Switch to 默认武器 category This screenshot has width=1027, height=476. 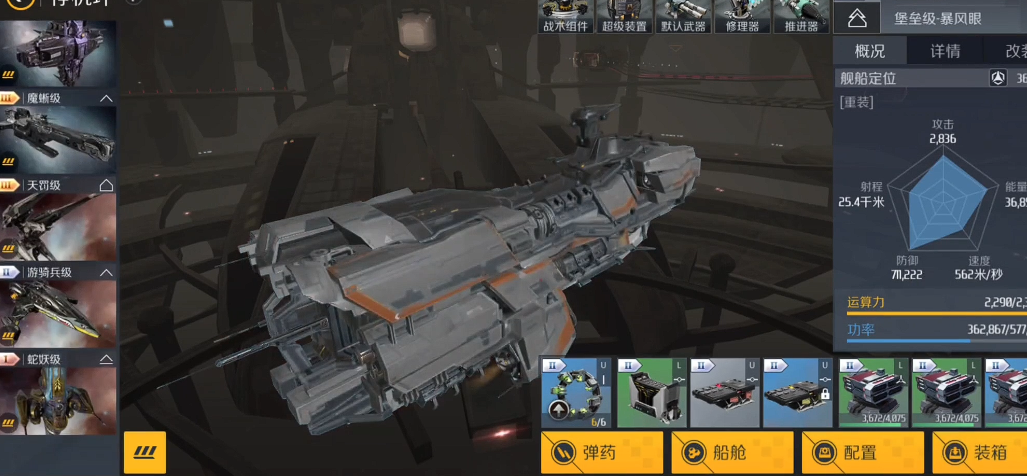683,17
